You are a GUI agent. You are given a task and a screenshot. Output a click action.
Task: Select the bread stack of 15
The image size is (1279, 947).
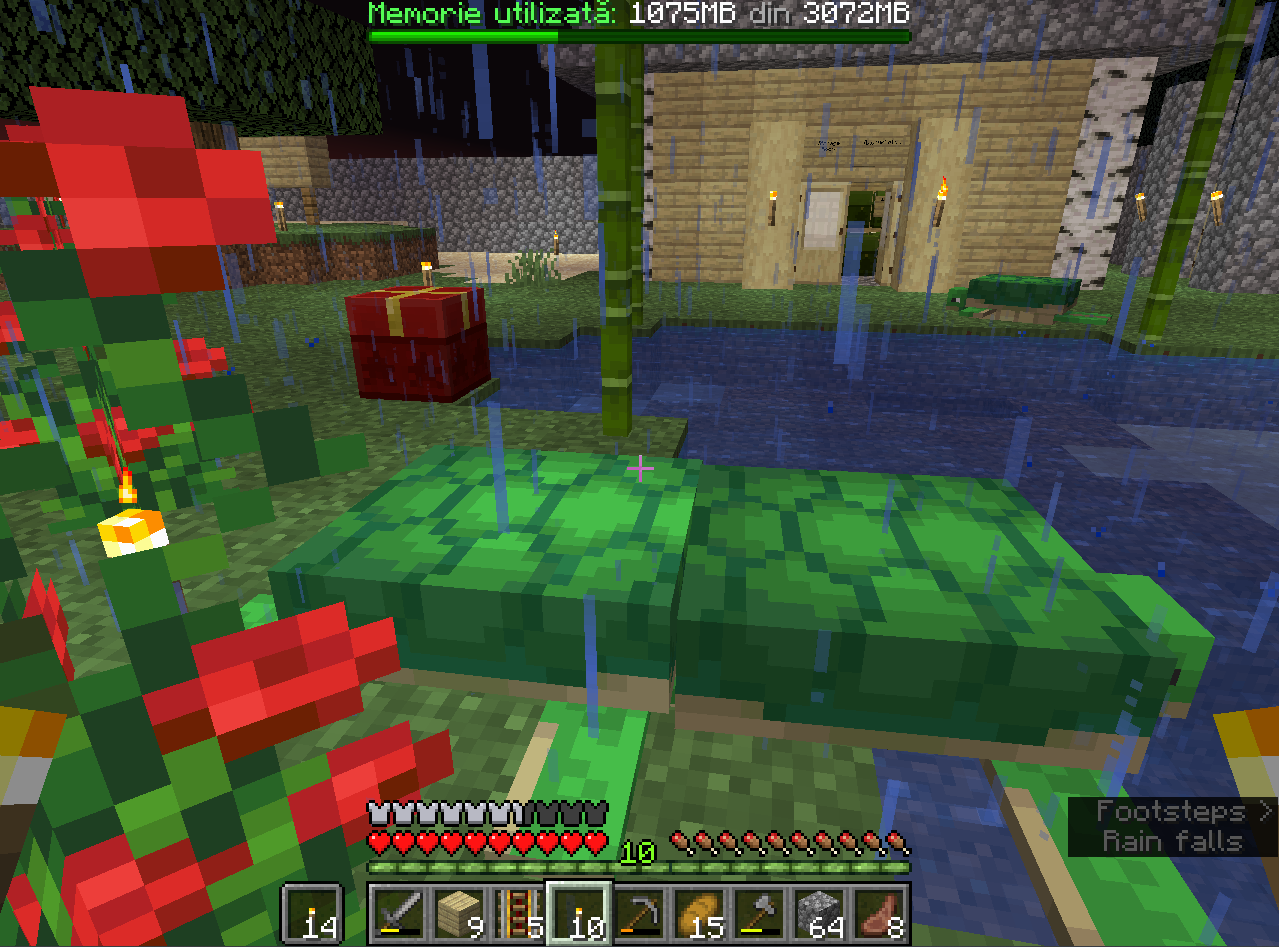click(699, 913)
